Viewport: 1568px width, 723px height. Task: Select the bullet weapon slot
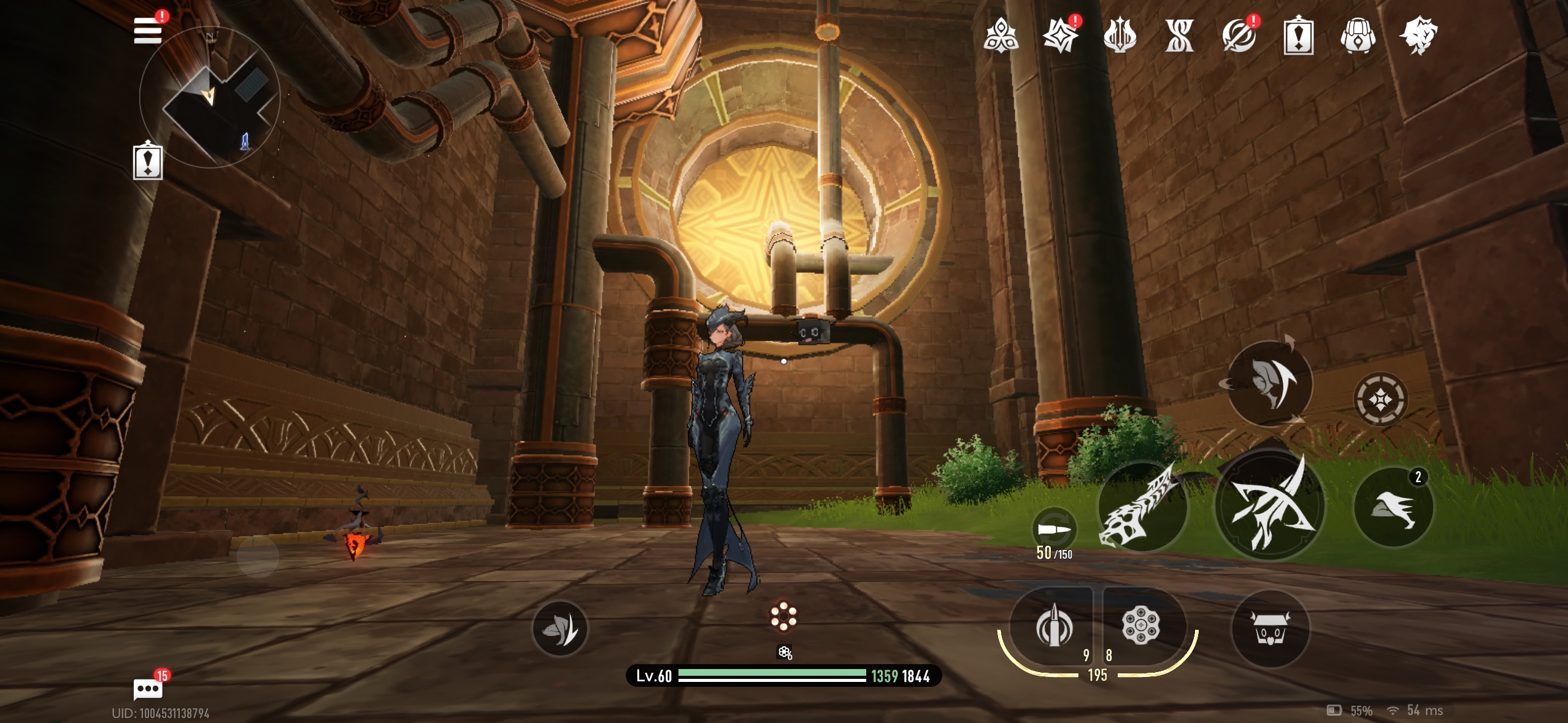[x=1053, y=627]
